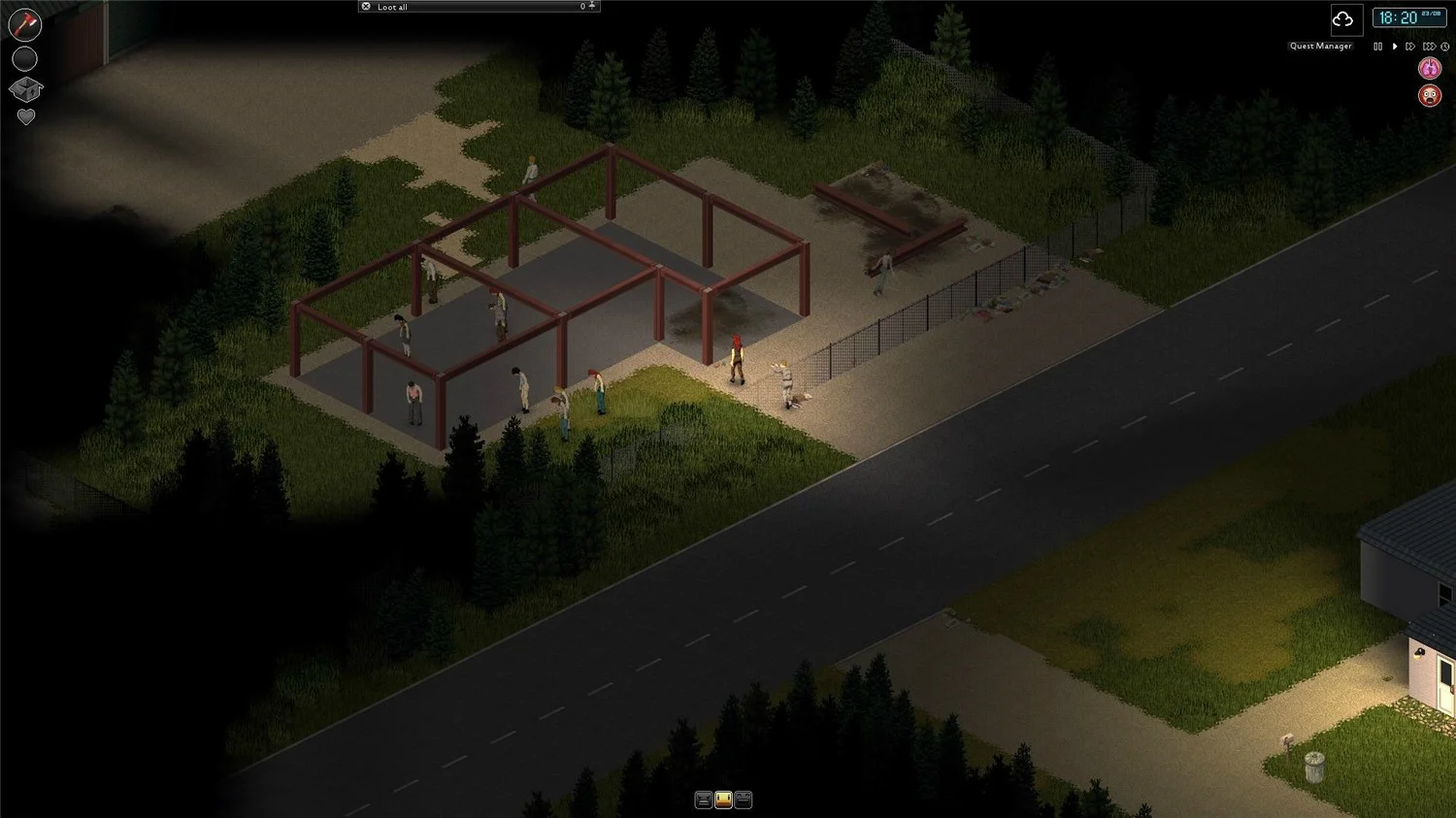Fast forward time with double-arrow speed button

pyautogui.click(x=1410, y=47)
